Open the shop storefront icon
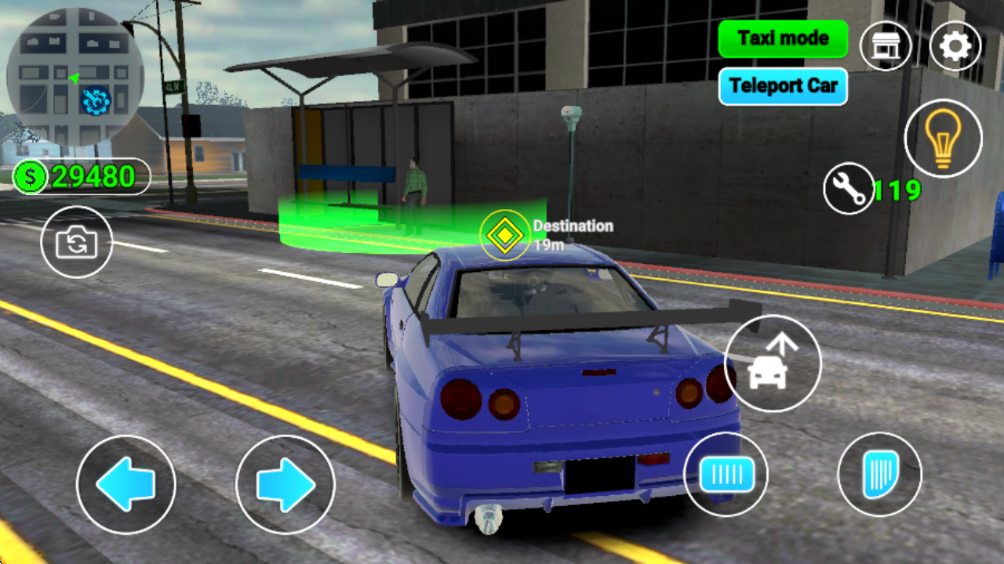The width and height of the screenshot is (1004, 564). [x=885, y=46]
